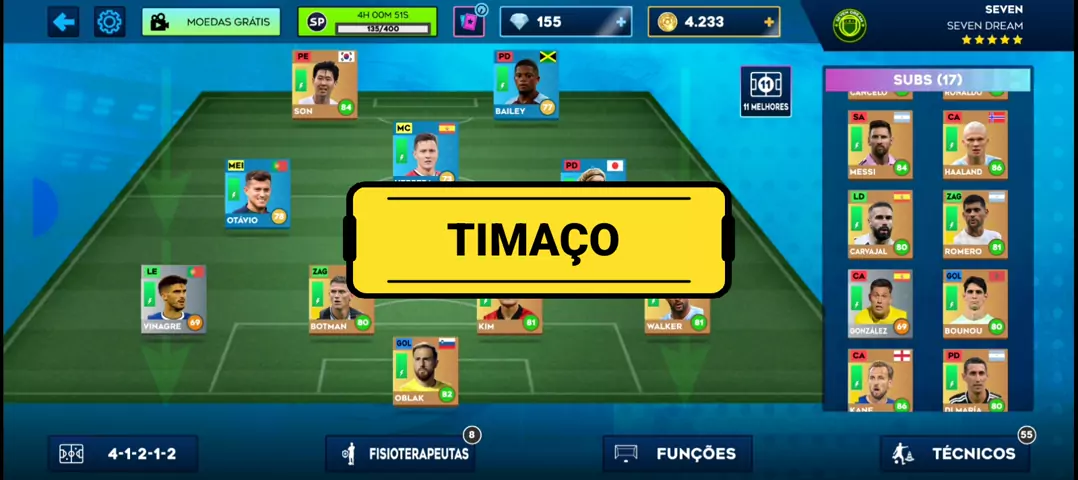1078x480 pixels.
Task: Open the Funções roles menu
Action: [x=676, y=454]
